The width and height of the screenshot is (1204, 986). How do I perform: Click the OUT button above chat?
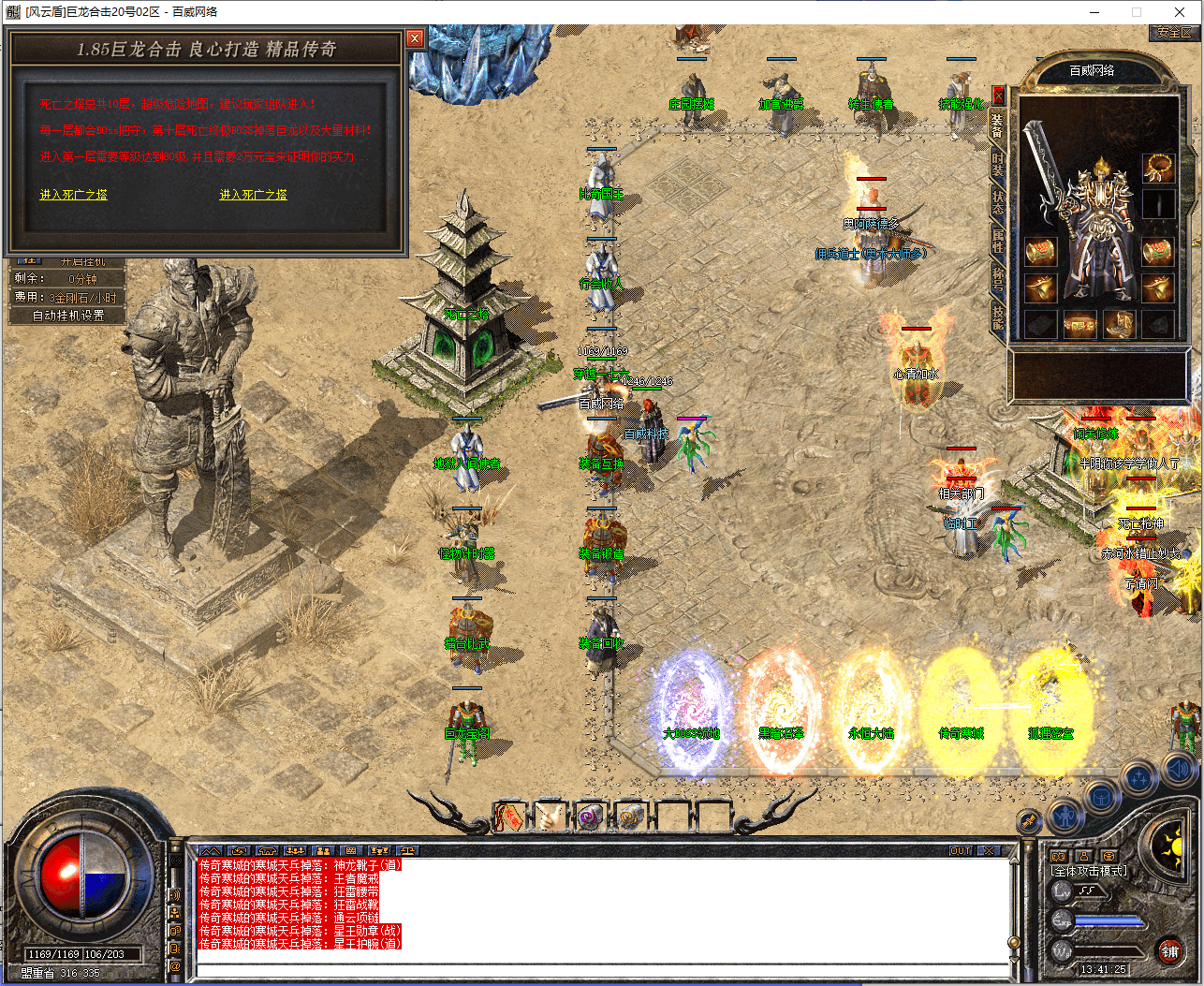[x=961, y=850]
